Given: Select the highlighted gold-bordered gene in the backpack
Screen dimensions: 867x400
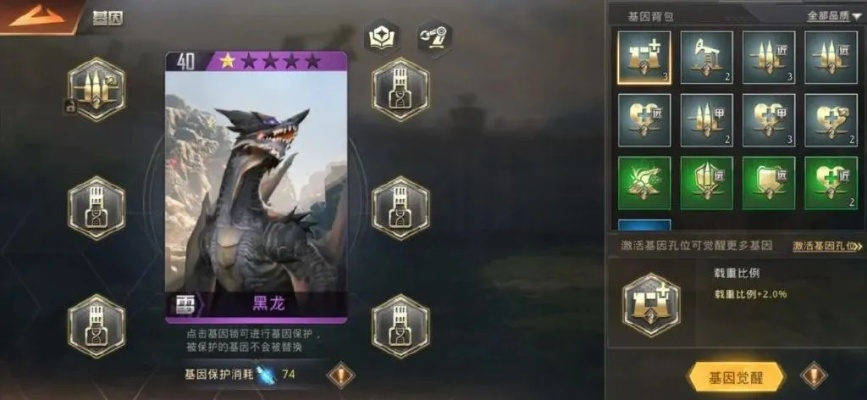Looking at the screenshot, I should point(644,58).
